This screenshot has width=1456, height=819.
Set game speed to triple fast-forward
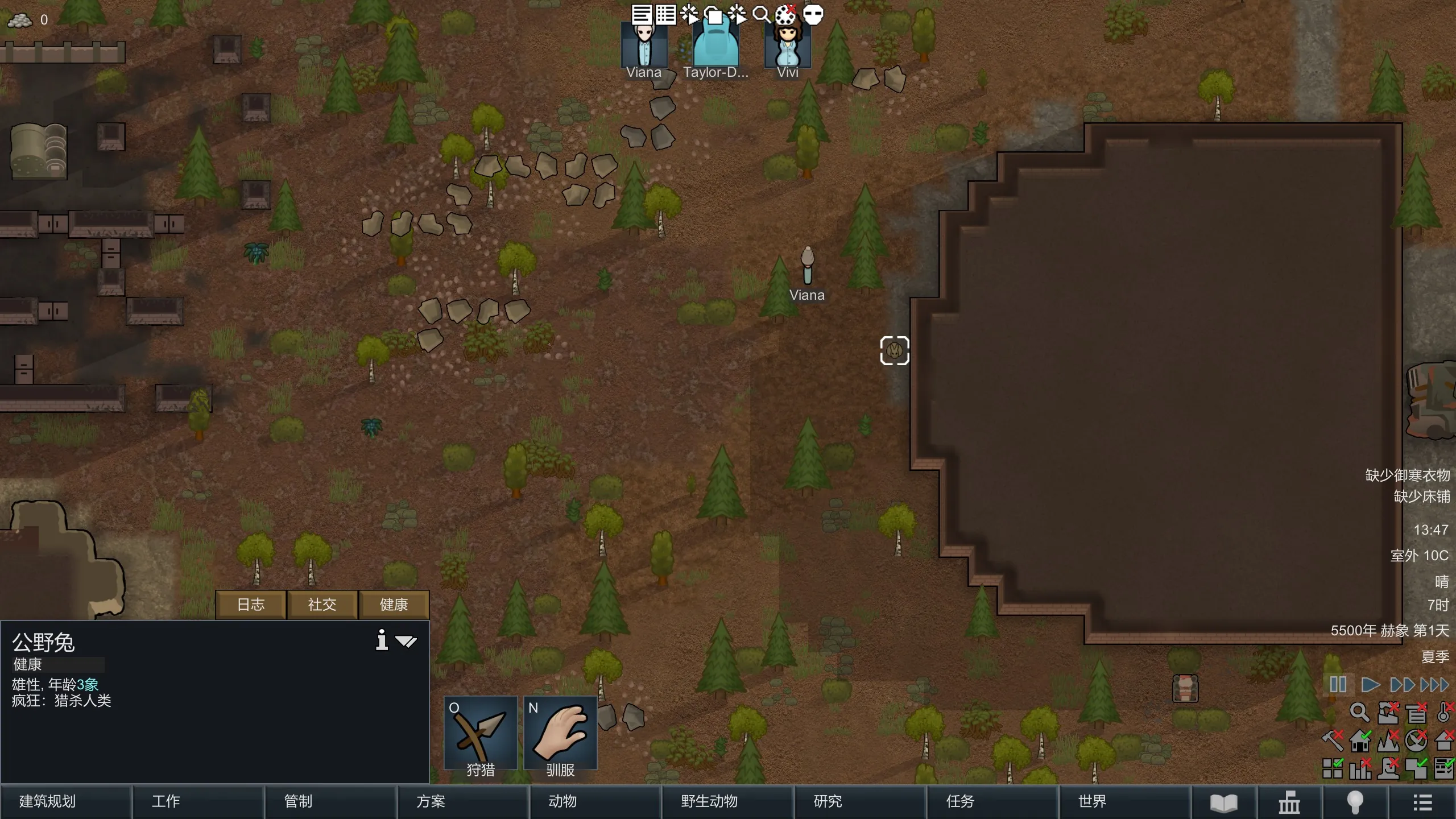pos(1434,685)
